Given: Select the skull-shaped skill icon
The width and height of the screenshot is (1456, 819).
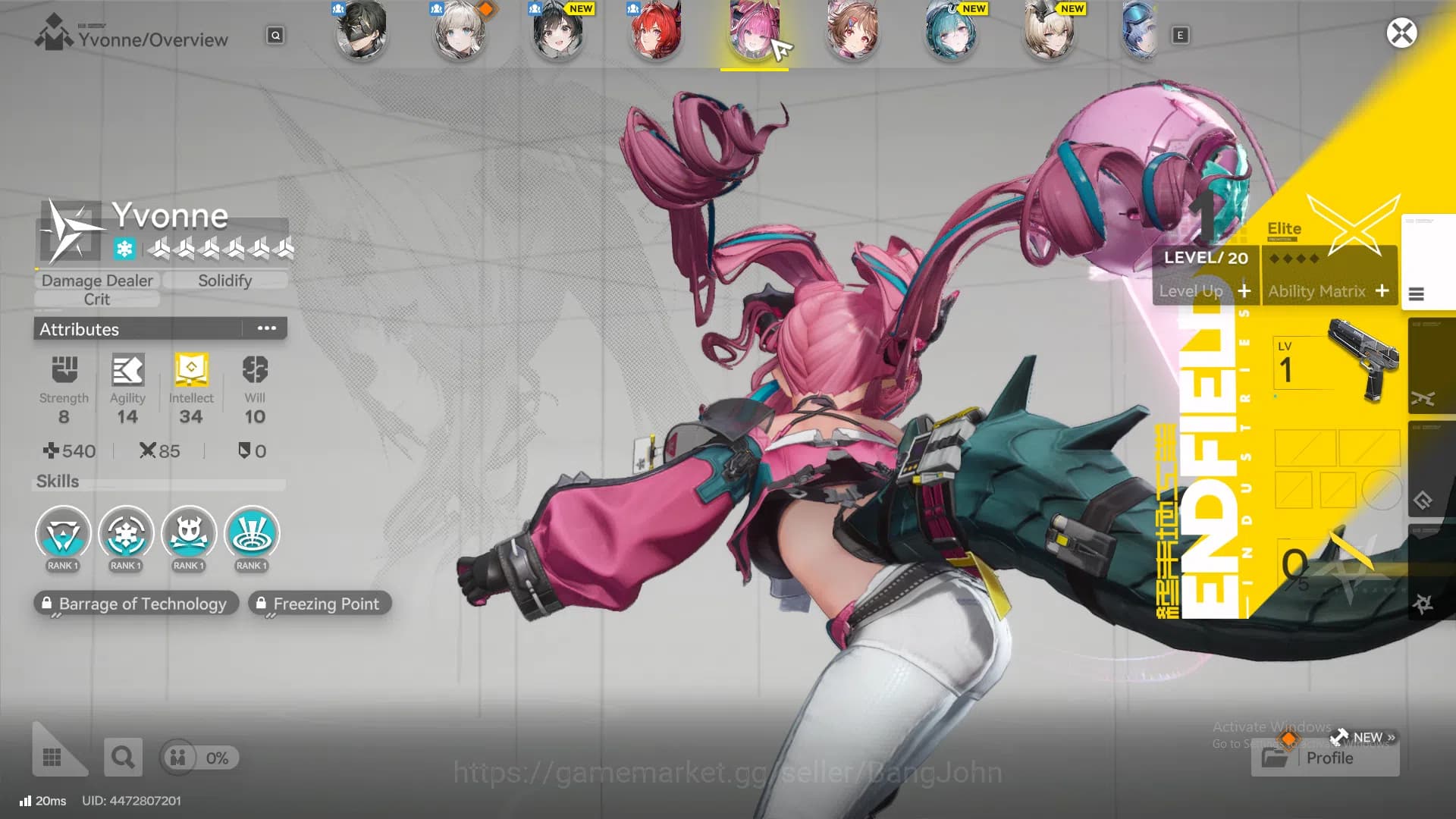Looking at the screenshot, I should coord(189,533).
